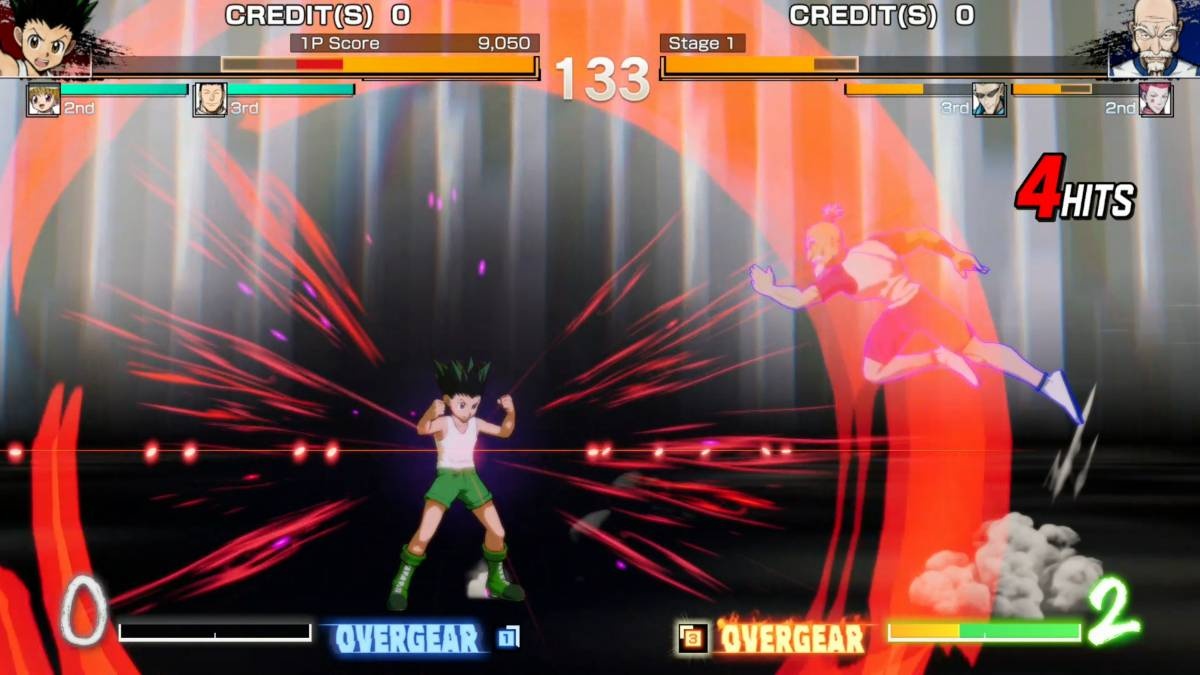Image resolution: width=1200 pixels, height=675 pixels.
Task: Click the blond 2nd teammate portrait
Action: tap(43, 99)
